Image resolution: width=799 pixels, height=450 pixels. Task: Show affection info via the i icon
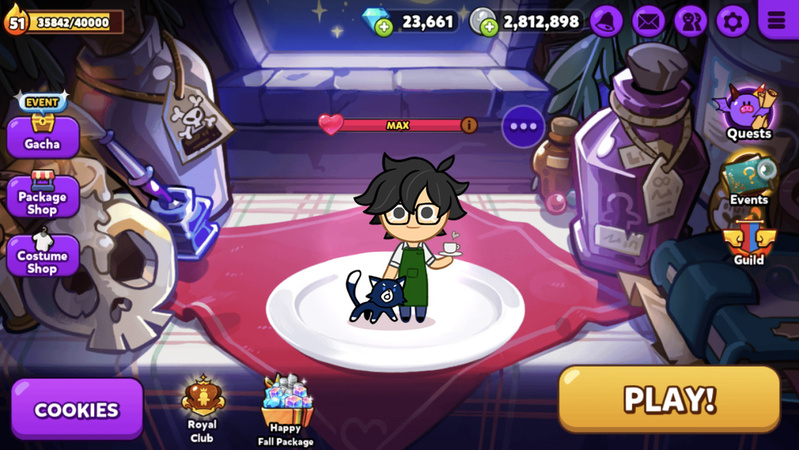(468, 125)
